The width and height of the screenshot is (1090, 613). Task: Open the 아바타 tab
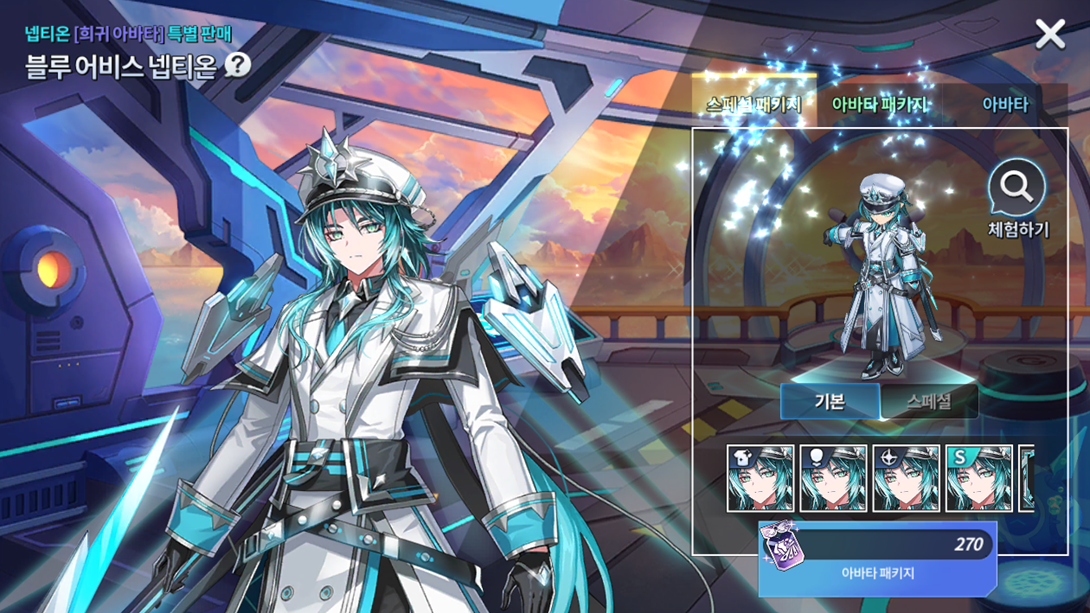[1004, 105]
